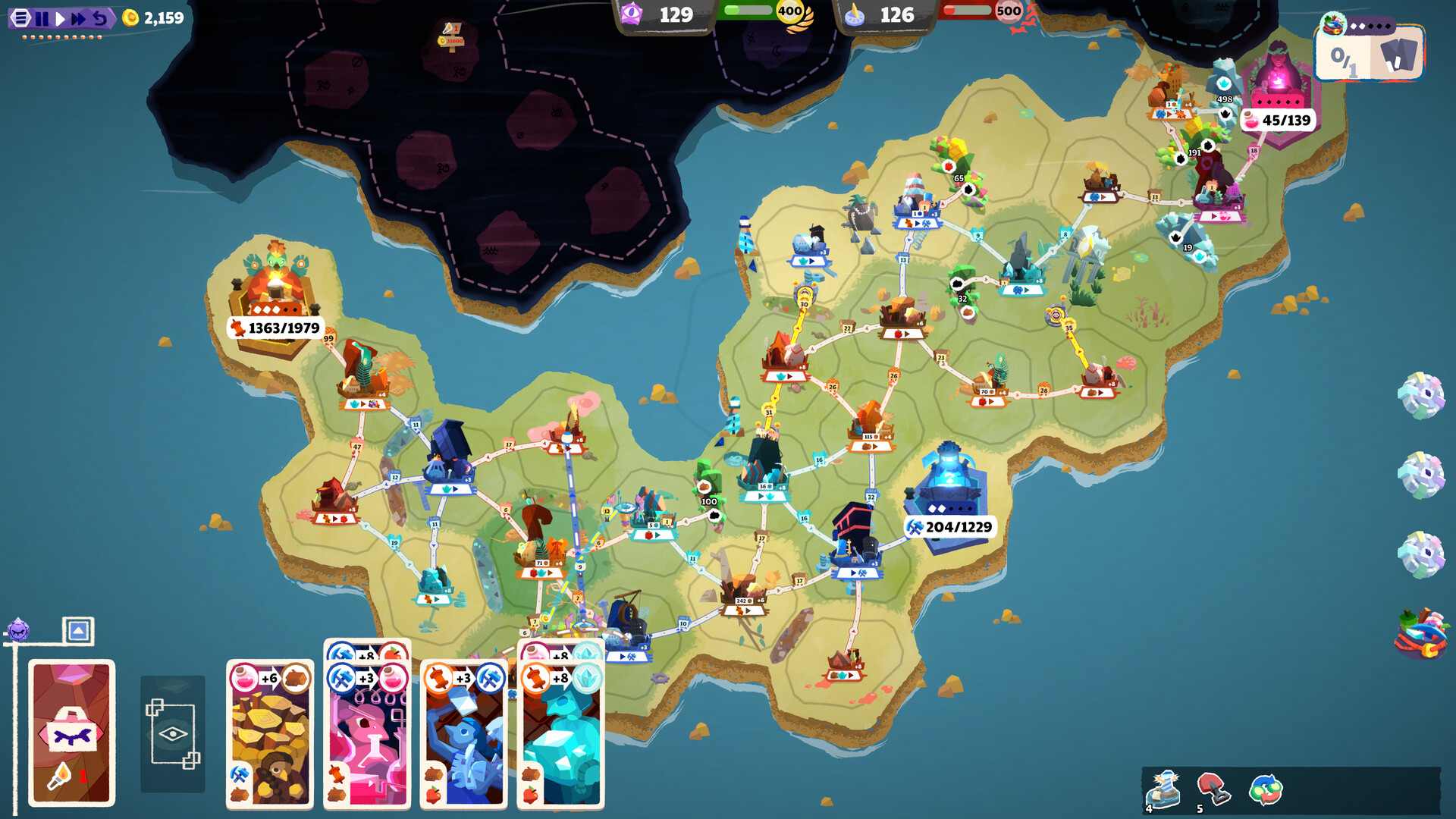Open the hexagonal menu button top-left
Viewport: 1456px width, 819px height.
19,17
